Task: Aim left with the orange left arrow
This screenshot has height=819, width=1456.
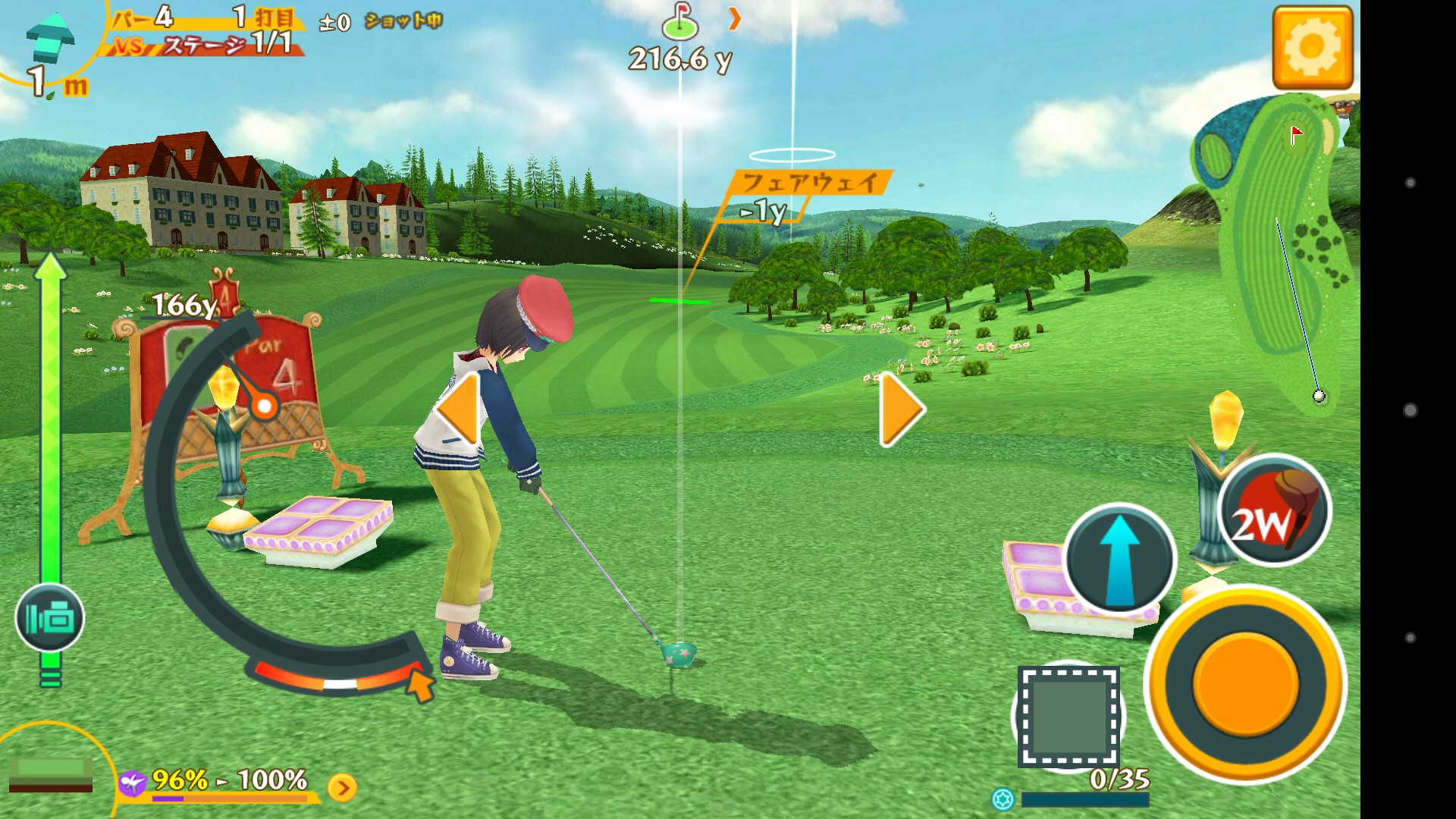Action: tap(458, 409)
